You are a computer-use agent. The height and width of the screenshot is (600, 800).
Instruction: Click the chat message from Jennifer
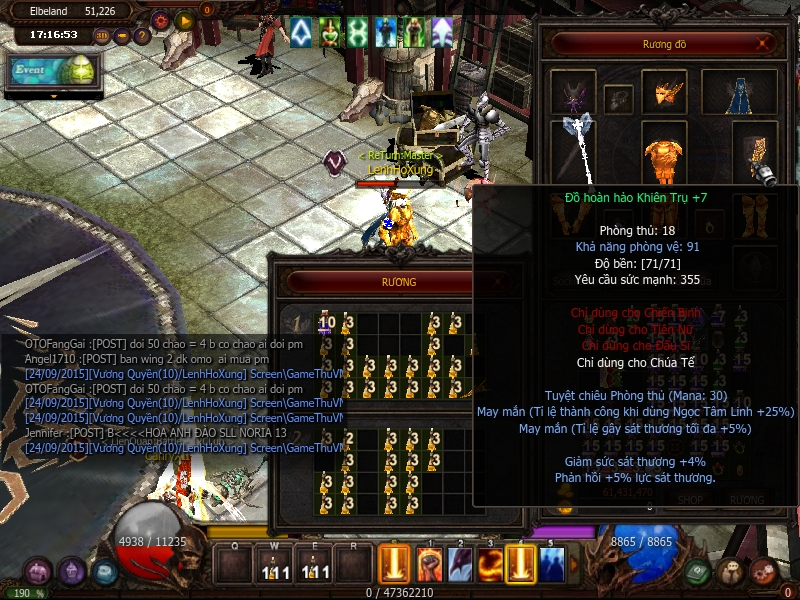tap(156, 432)
